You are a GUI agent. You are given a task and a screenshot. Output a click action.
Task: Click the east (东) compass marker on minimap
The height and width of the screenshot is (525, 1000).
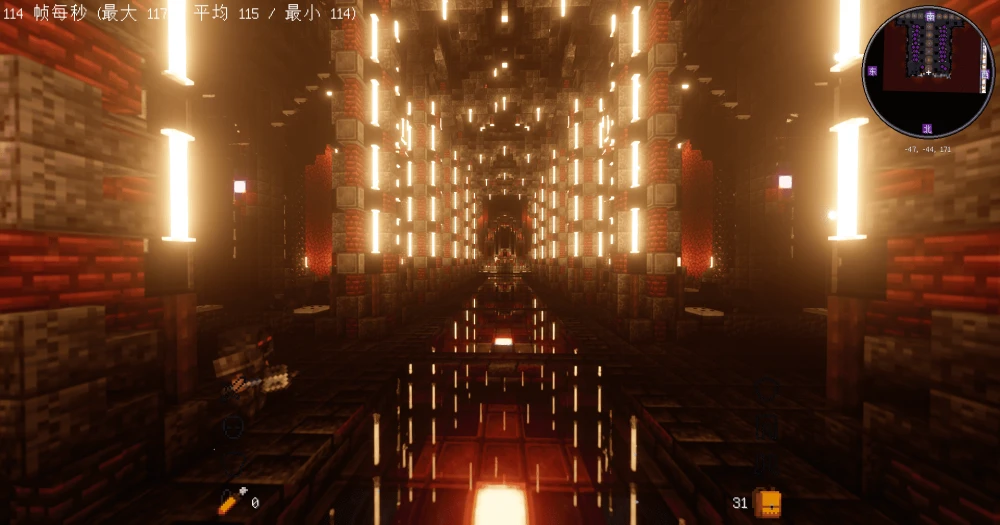click(872, 71)
